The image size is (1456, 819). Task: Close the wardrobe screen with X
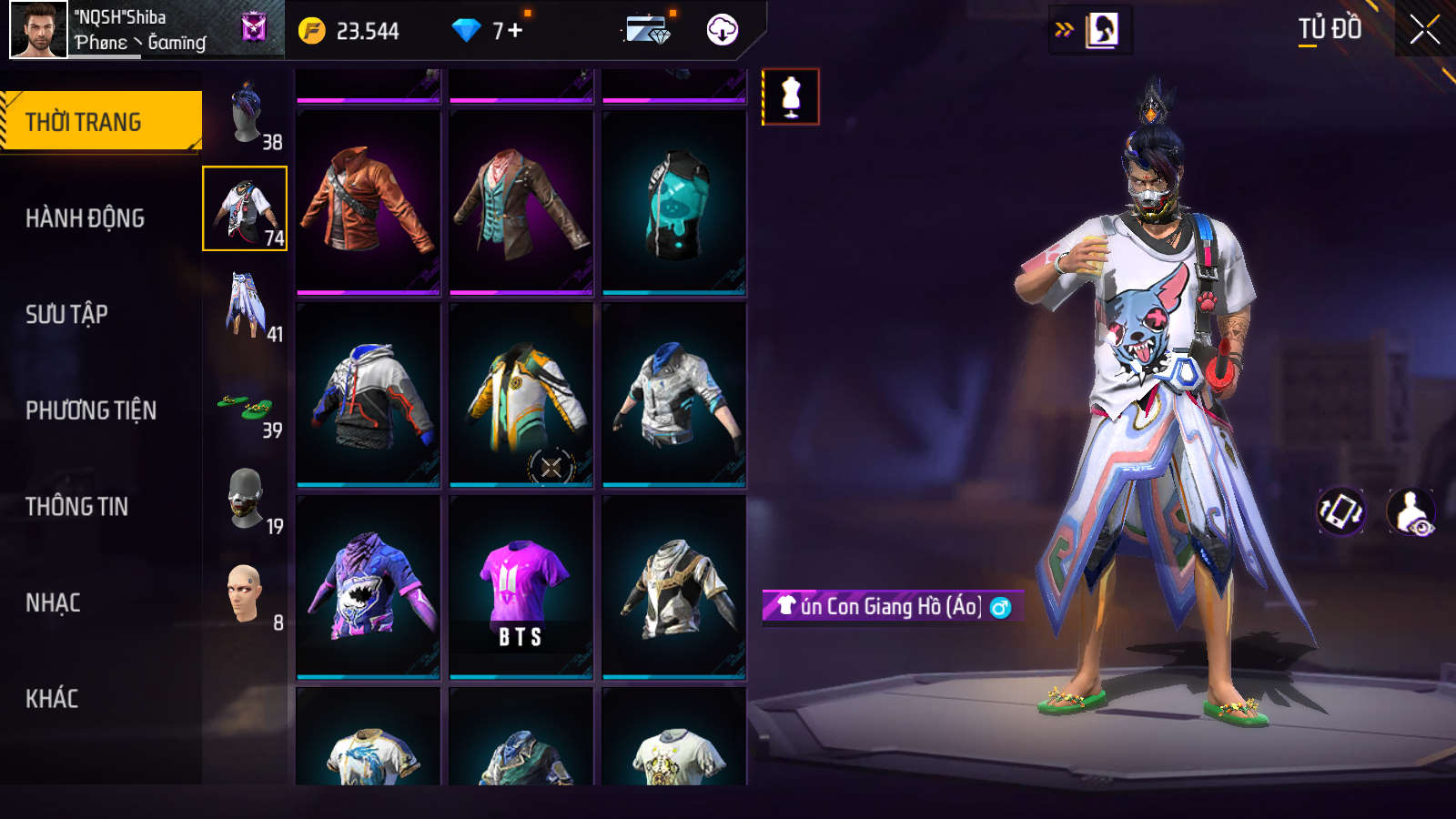pyautogui.click(x=1424, y=30)
